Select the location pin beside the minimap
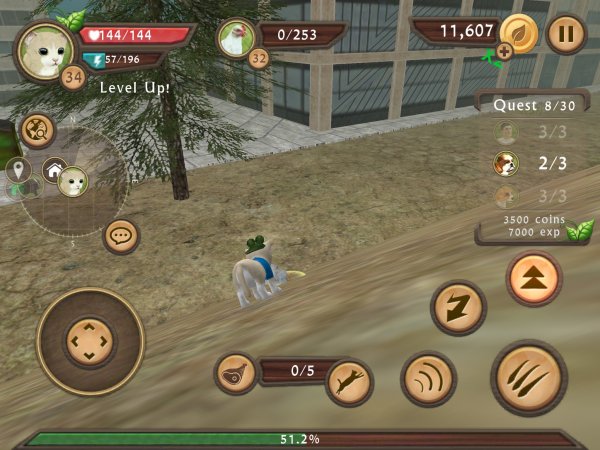 pos(17,168)
